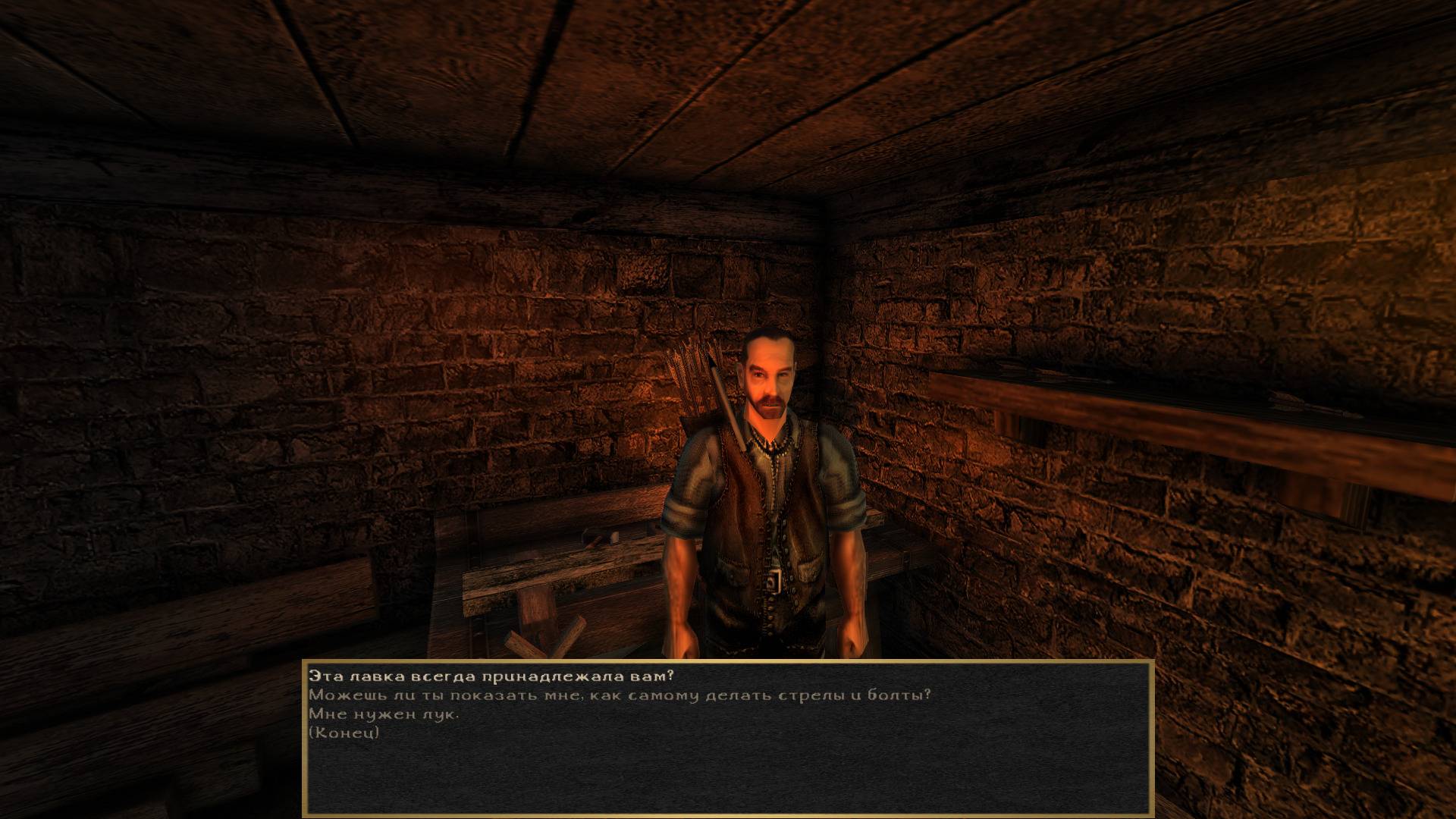Choose the 'Мне нужен лук' reply
The width and height of the screenshot is (1456, 819).
click(384, 714)
